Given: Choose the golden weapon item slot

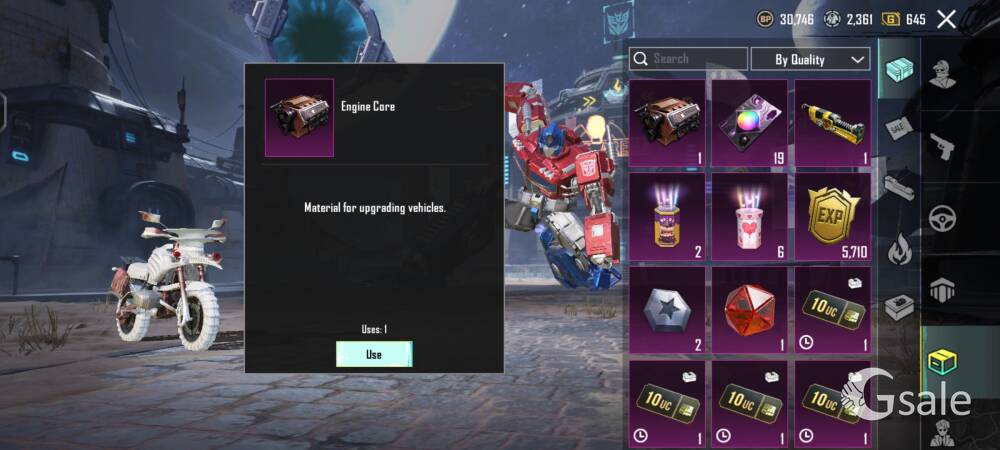Looking at the screenshot, I should (834, 122).
